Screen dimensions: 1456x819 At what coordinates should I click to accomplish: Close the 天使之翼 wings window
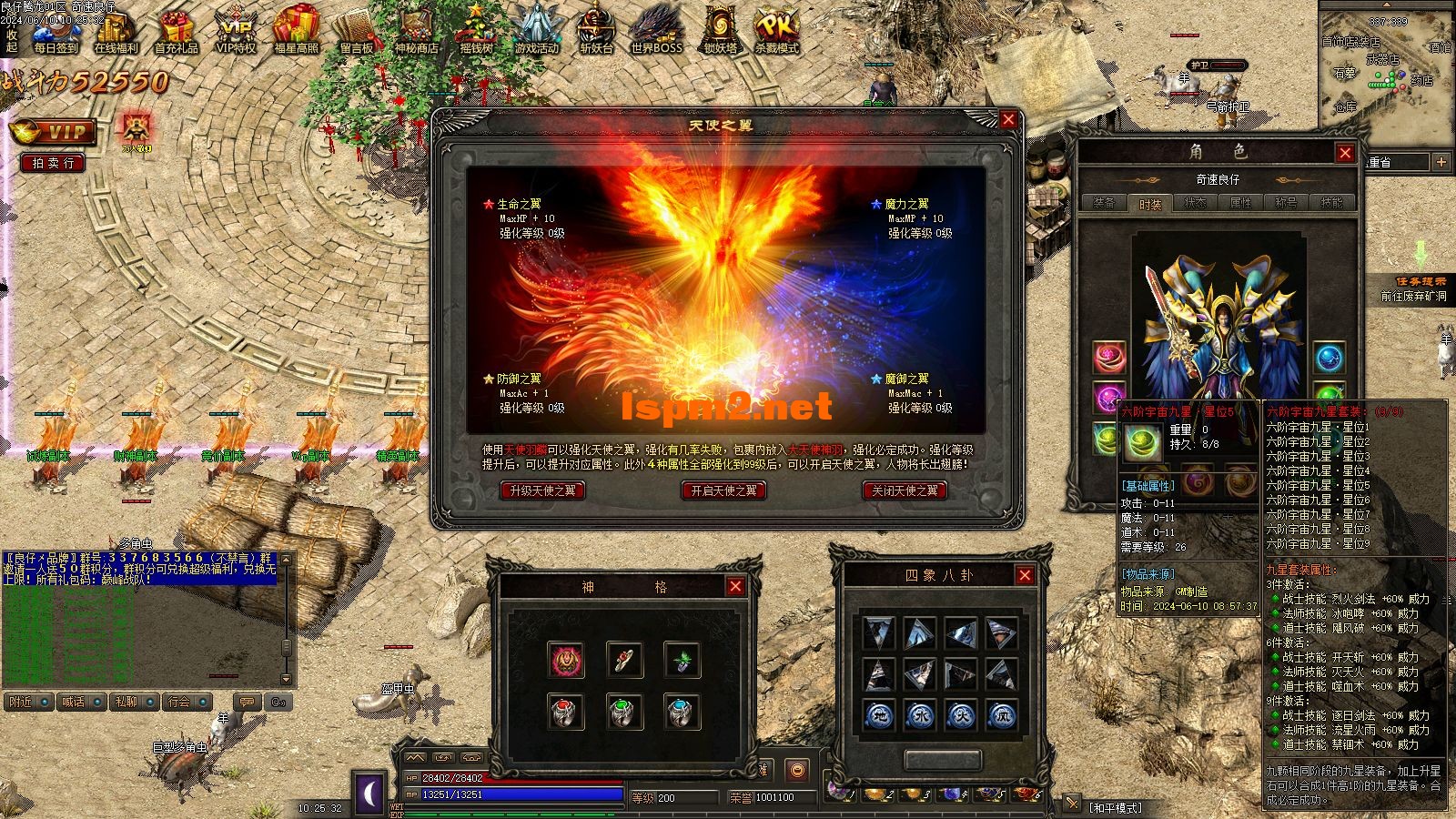1007,120
